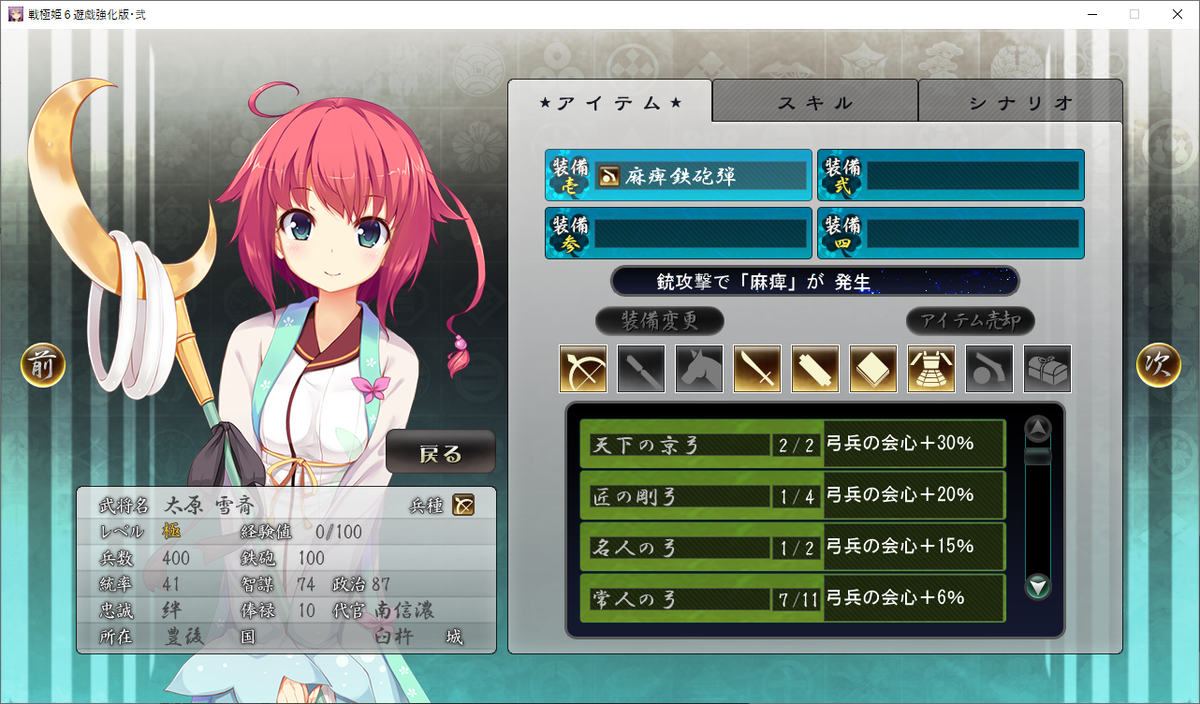Select equipment slot 壱 with 麻痺鉄砲弾
Viewport: 1200px width, 704px height.
678,176
